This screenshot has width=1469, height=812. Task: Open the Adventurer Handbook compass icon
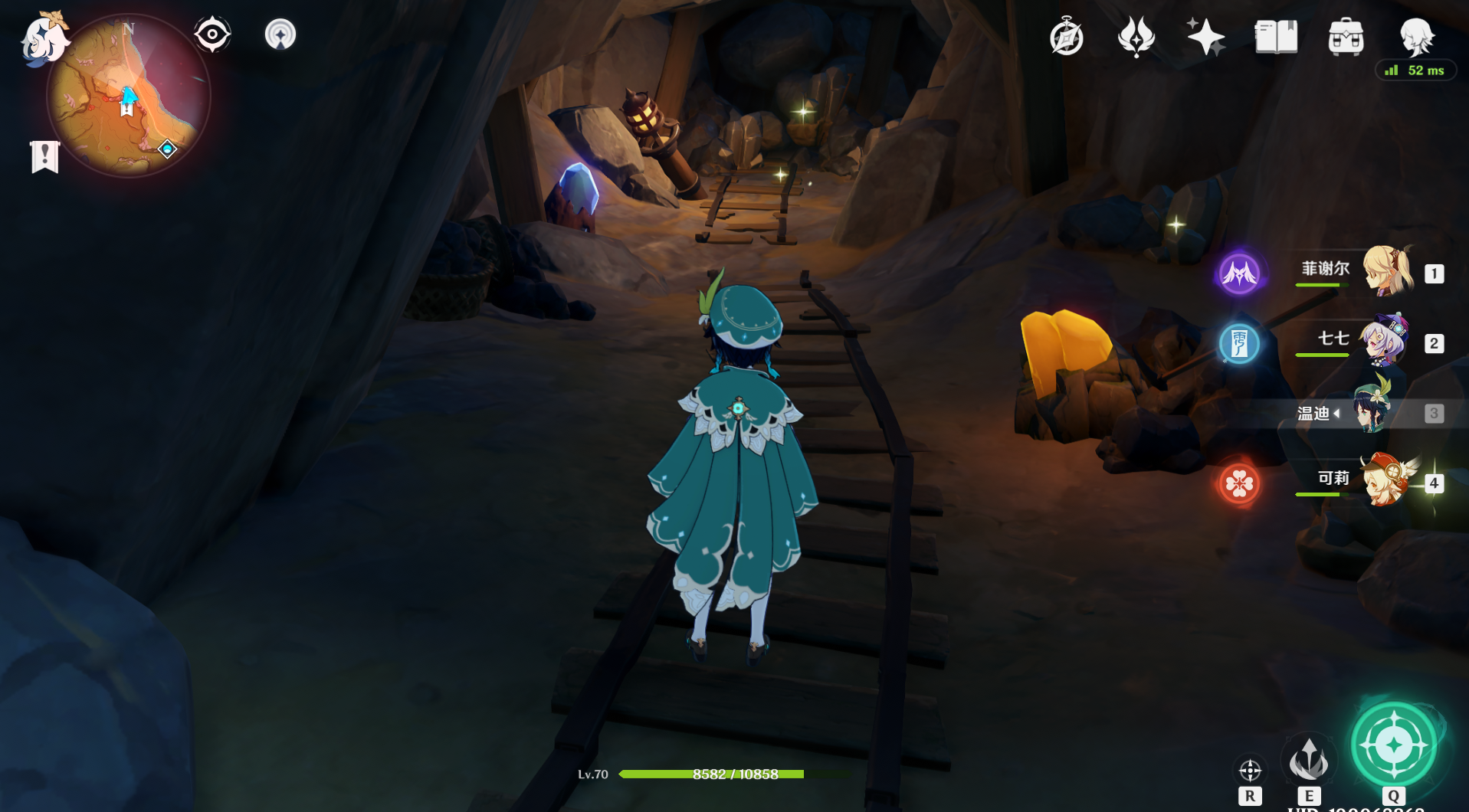[x=1066, y=37]
